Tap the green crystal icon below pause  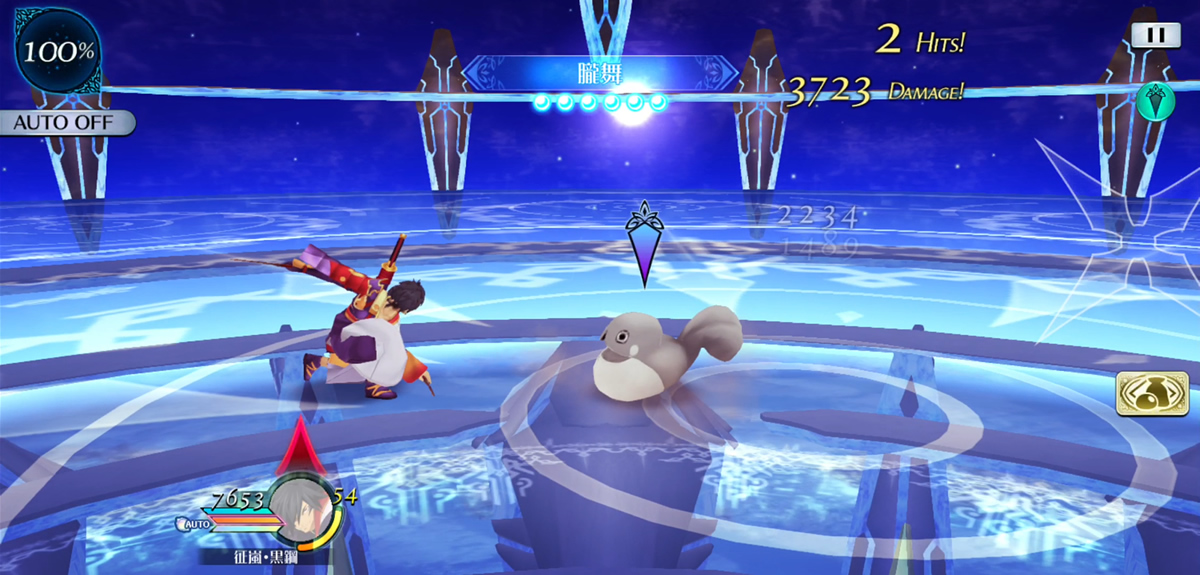pyautogui.click(x=1154, y=101)
